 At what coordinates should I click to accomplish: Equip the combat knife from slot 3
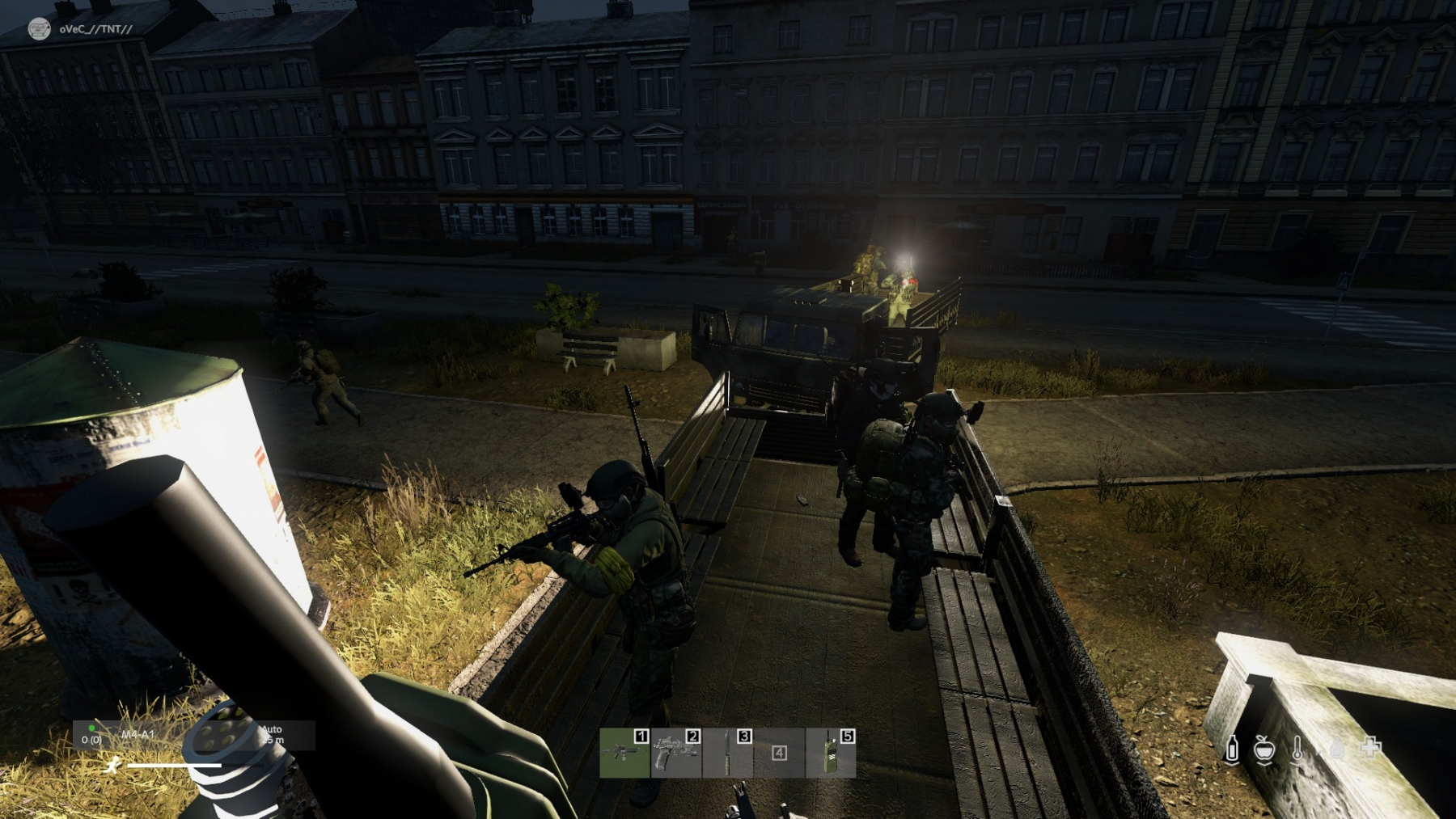pos(727,753)
